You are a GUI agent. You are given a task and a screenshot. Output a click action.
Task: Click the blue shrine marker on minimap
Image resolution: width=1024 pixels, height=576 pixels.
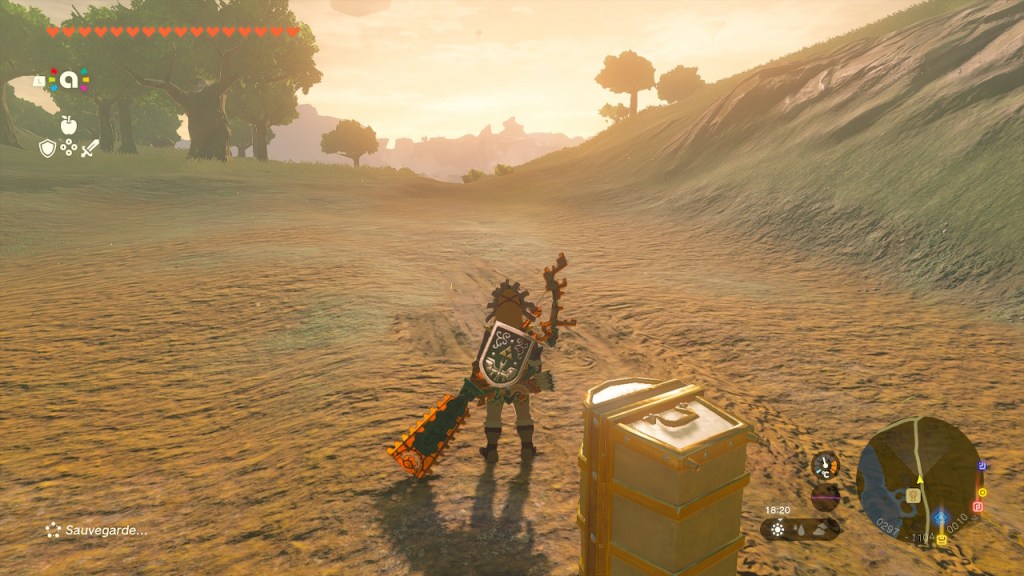940,519
